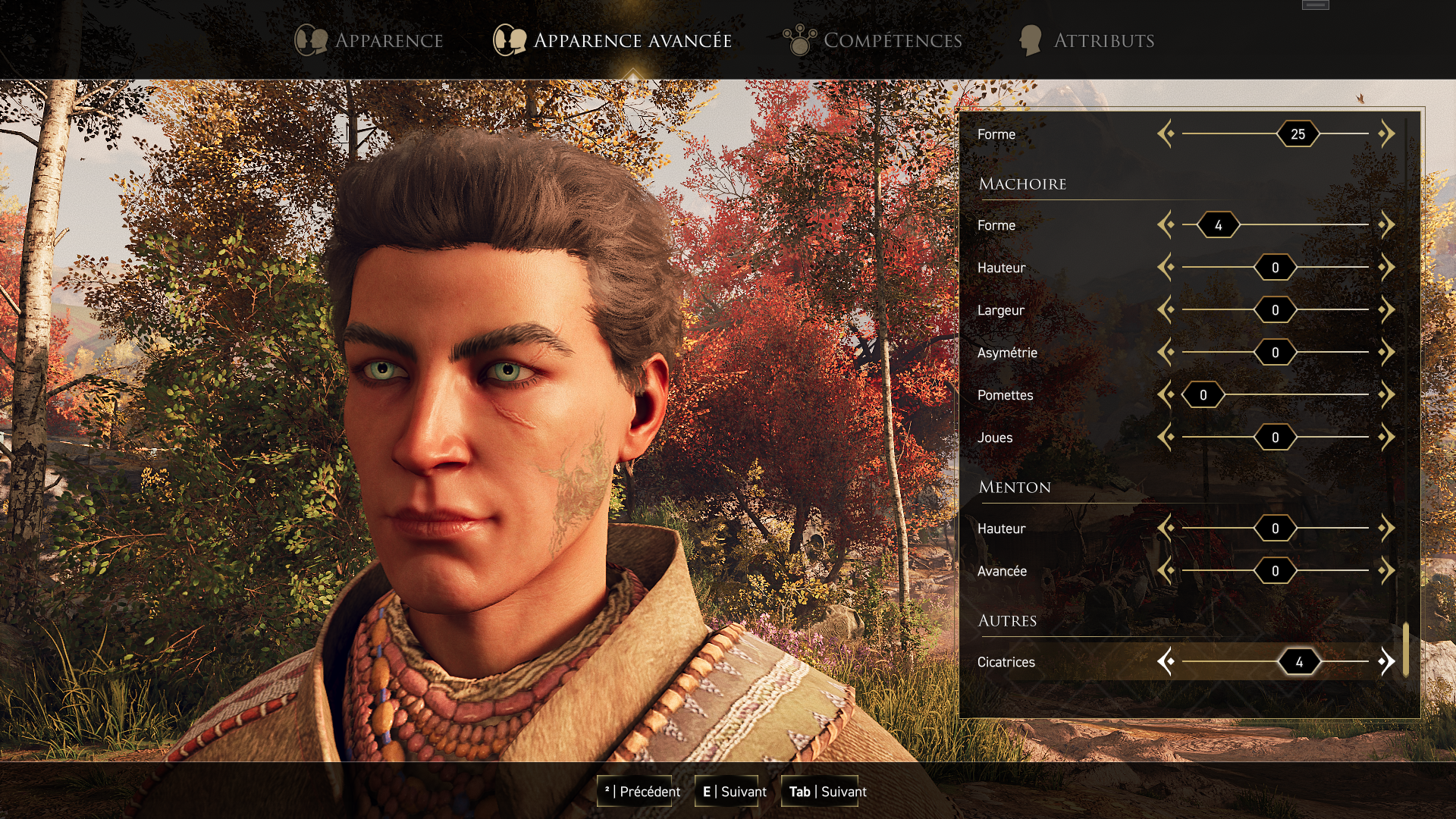The width and height of the screenshot is (1456, 819).
Task: Increase Mâchoire Forme with right arrow
Action: pyautogui.click(x=1386, y=225)
